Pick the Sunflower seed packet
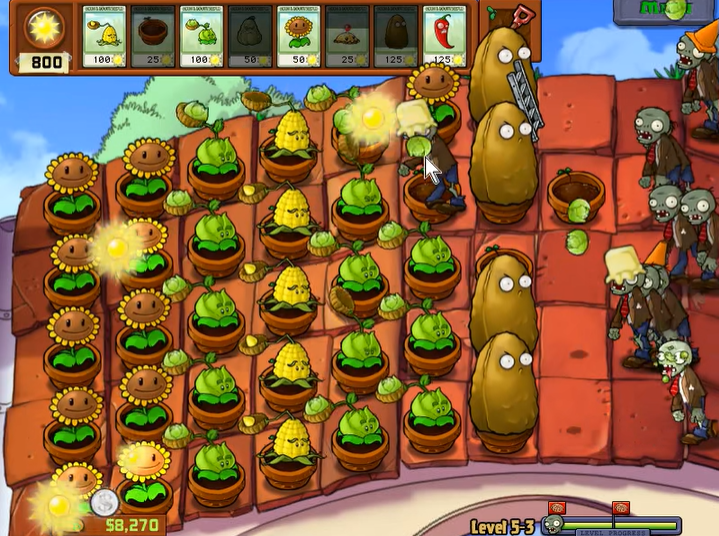 (298, 39)
